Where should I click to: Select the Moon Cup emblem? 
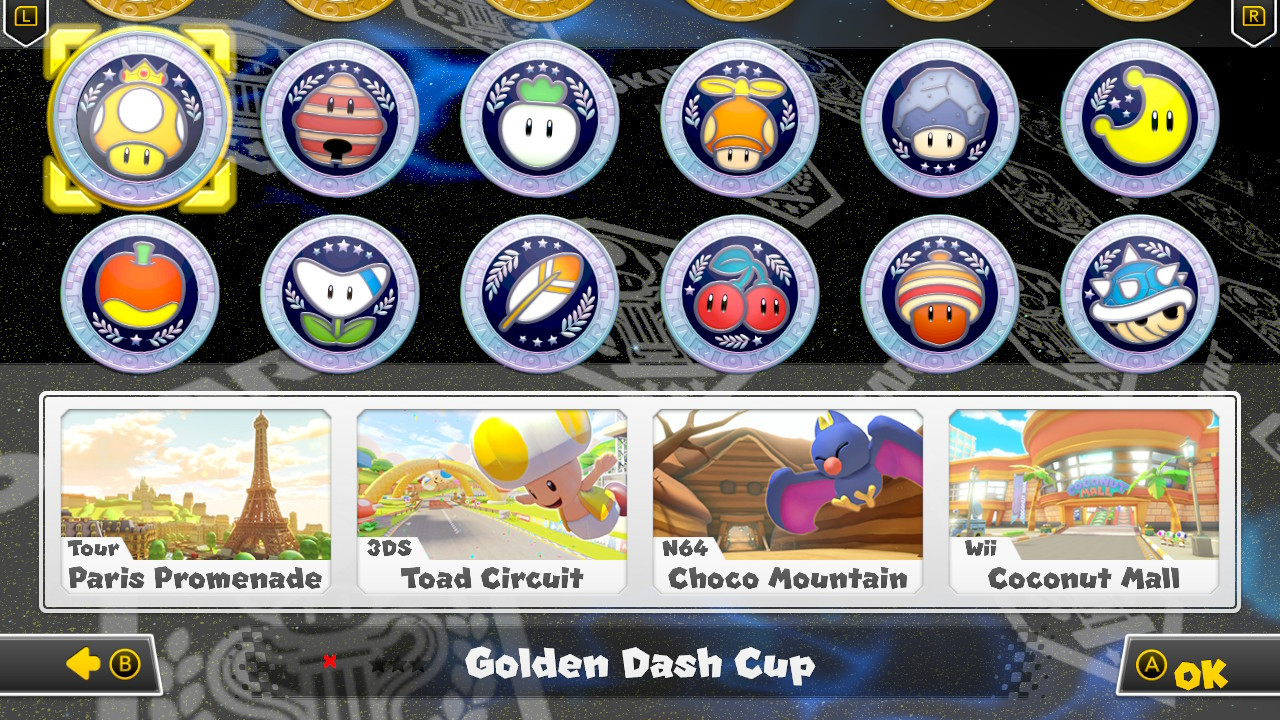[1139, 118]
